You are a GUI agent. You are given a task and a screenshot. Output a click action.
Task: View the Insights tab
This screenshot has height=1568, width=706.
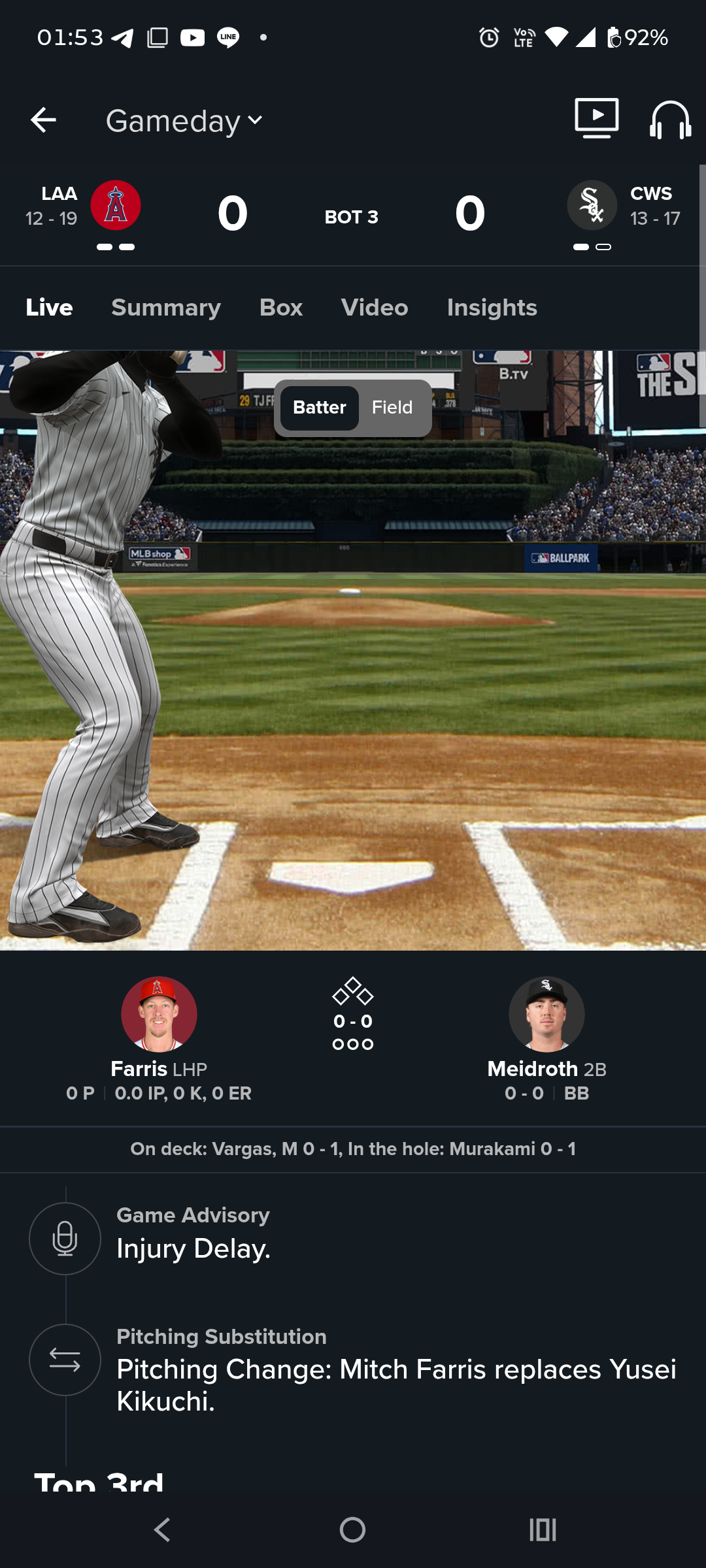click(492, 308)
